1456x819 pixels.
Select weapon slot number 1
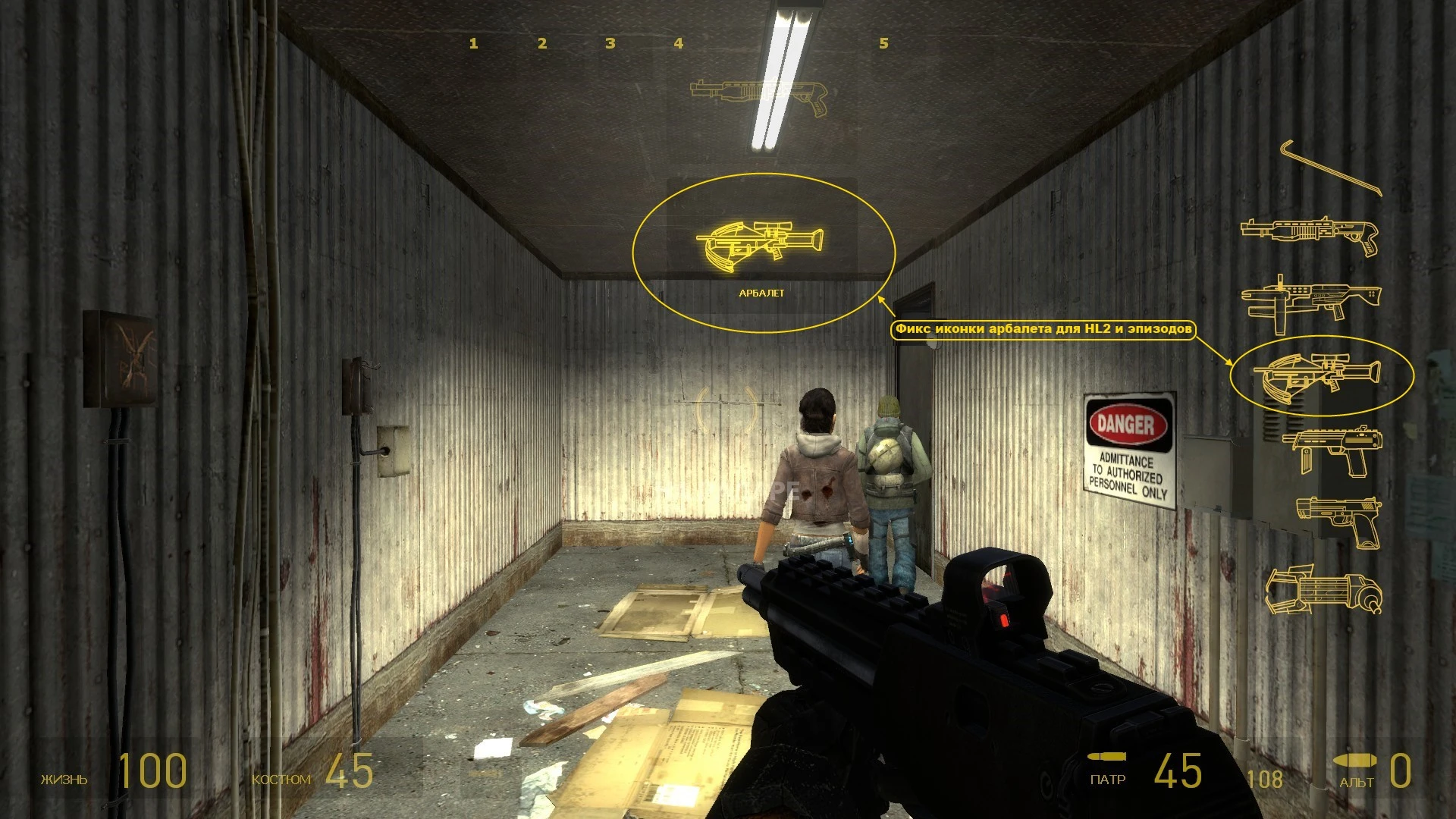pyautogui.click(x=473, y=43)
